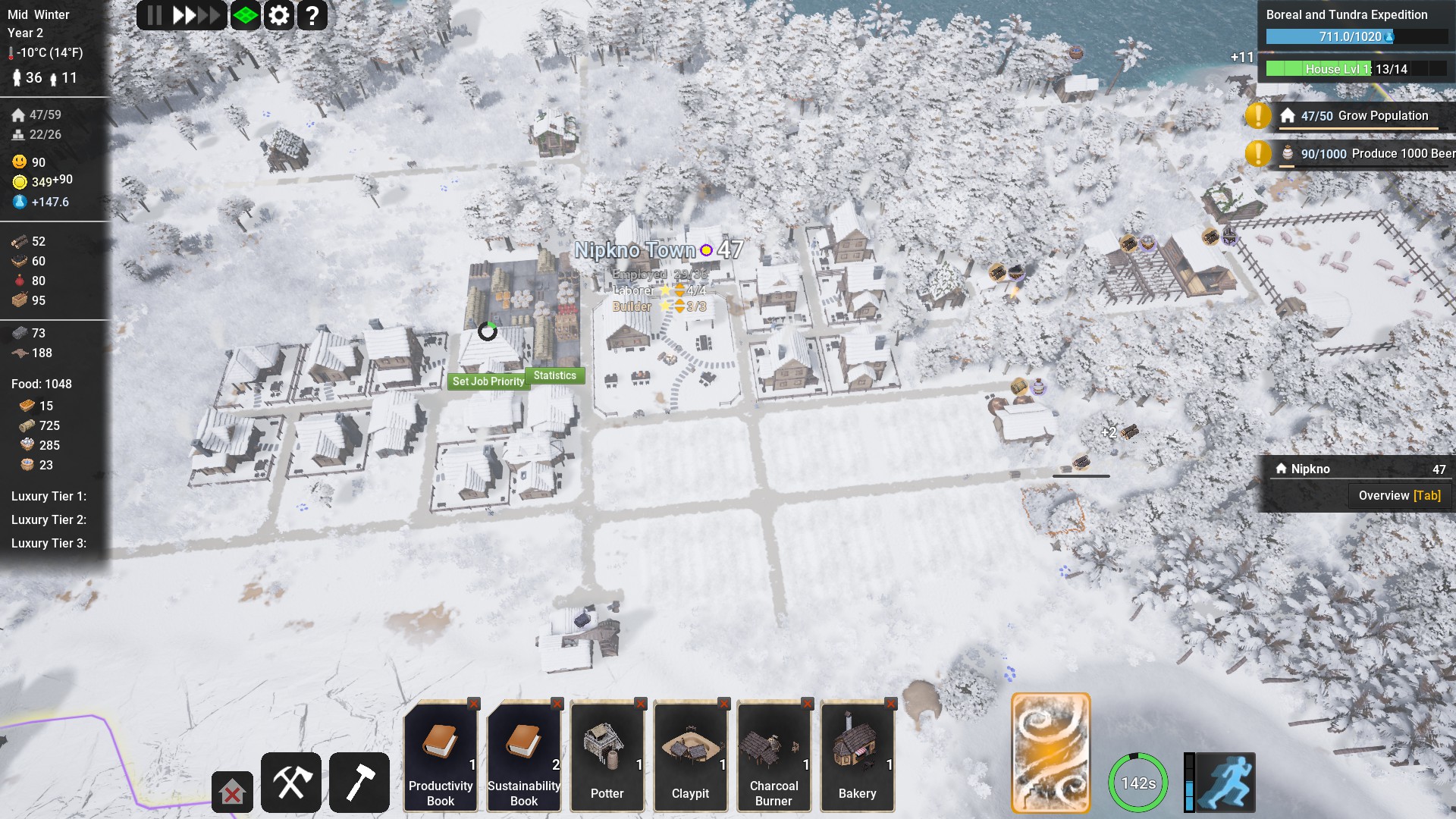This screenshot has height=819, width=1456.
Task: Choose the Productivity Book card
Action: pyautogui.click(x=441, y=756)
